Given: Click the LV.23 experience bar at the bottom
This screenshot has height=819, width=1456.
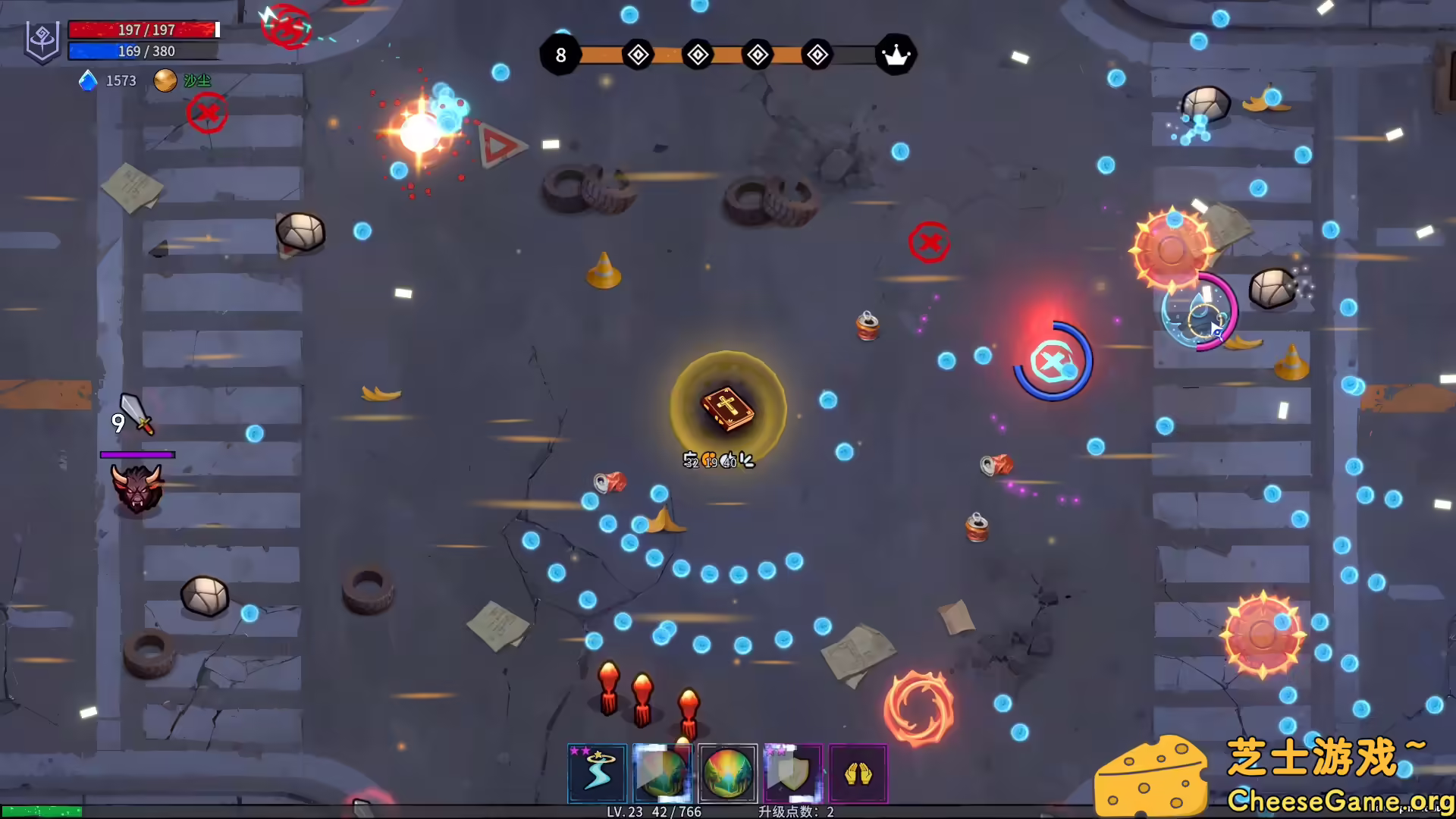Looking at the screenshot, I should click(x=652, y=811).
